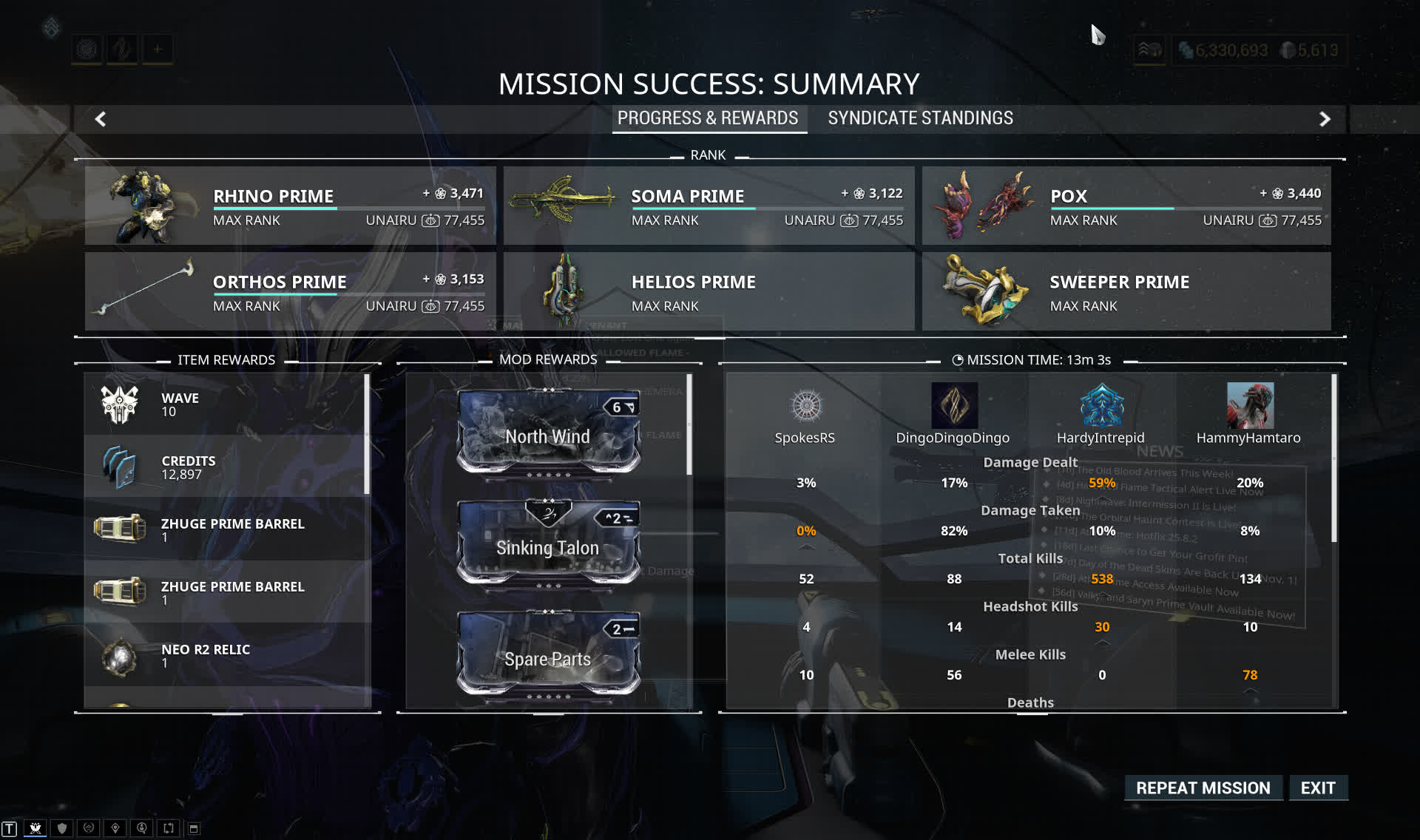This screenshot has width=1420, height=840.
Task: Switch to the Syndicate Standings tab
Action: pos(920,118)
